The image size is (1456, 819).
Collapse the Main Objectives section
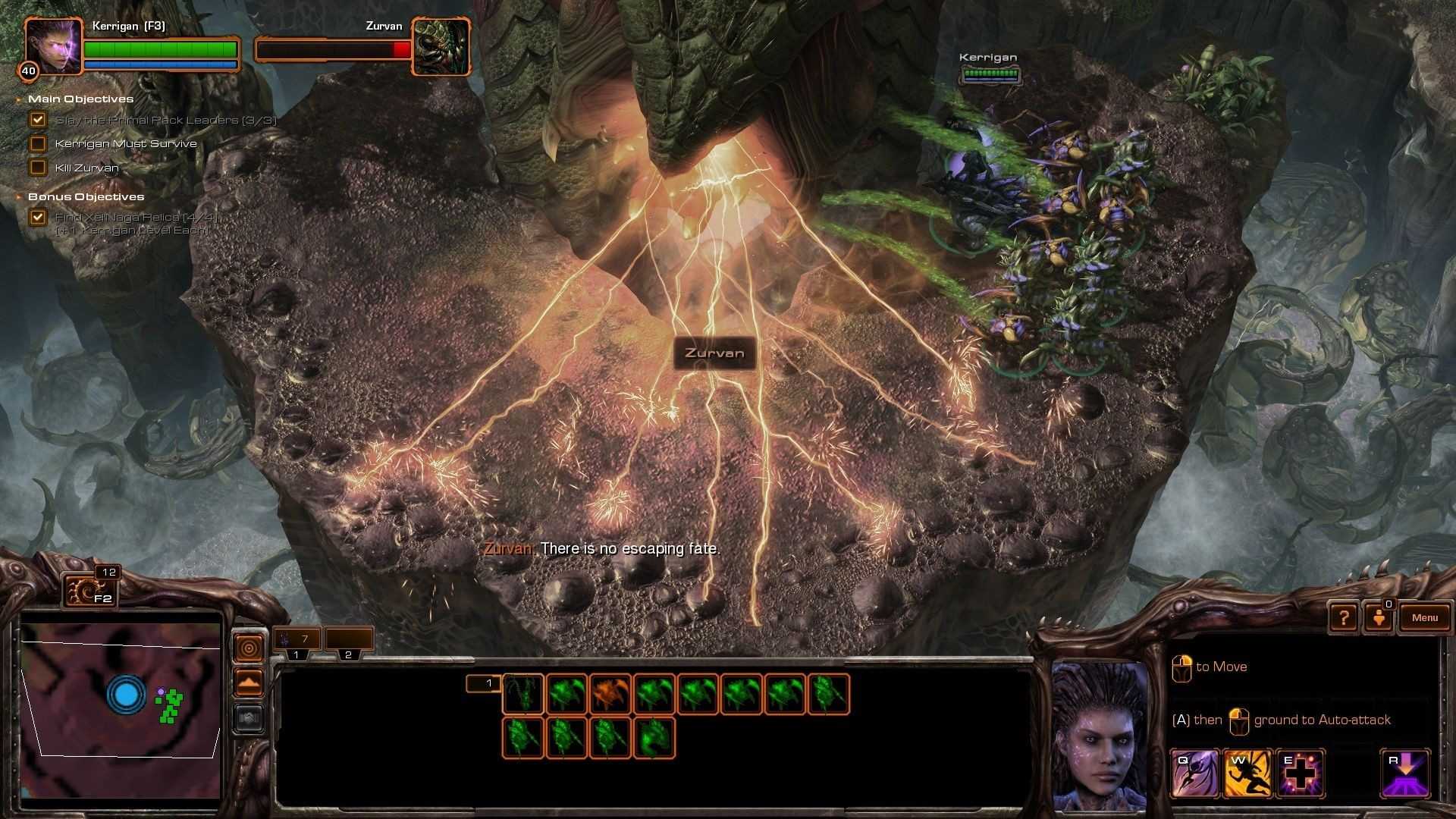(x=18, y=99)
